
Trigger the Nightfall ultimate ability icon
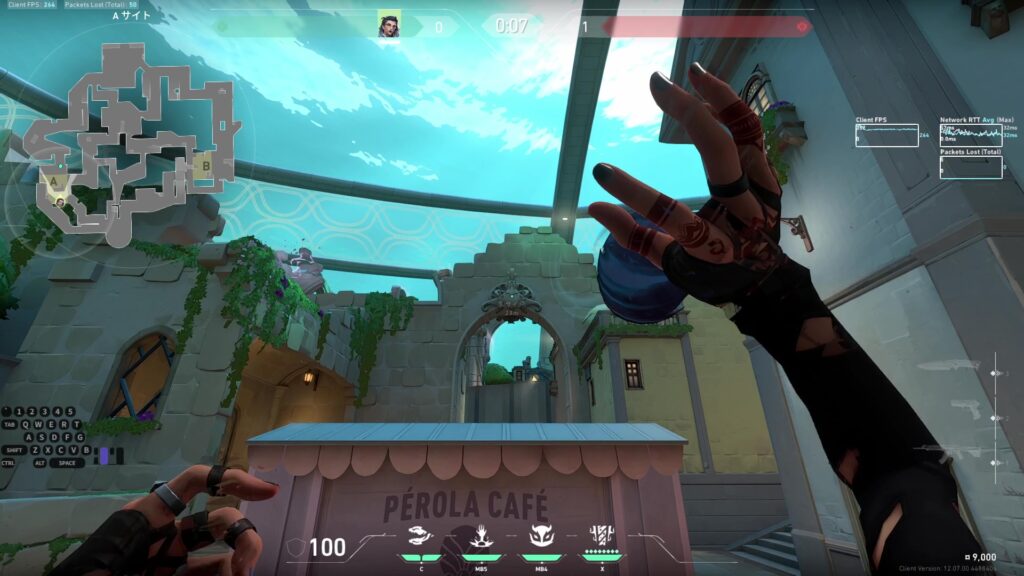point(602,536)
